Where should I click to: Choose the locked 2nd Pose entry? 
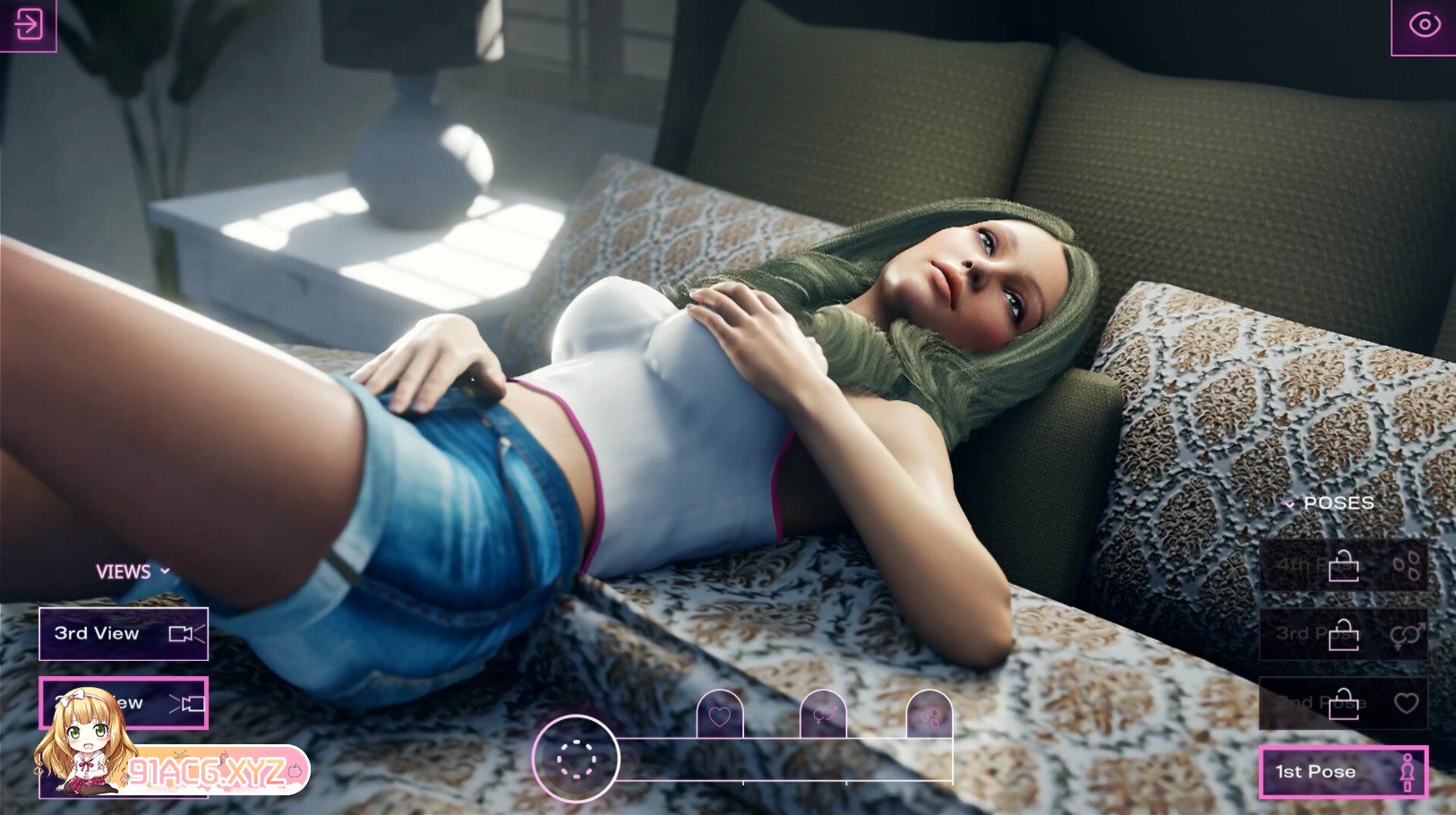click(x=1342, y=703)
